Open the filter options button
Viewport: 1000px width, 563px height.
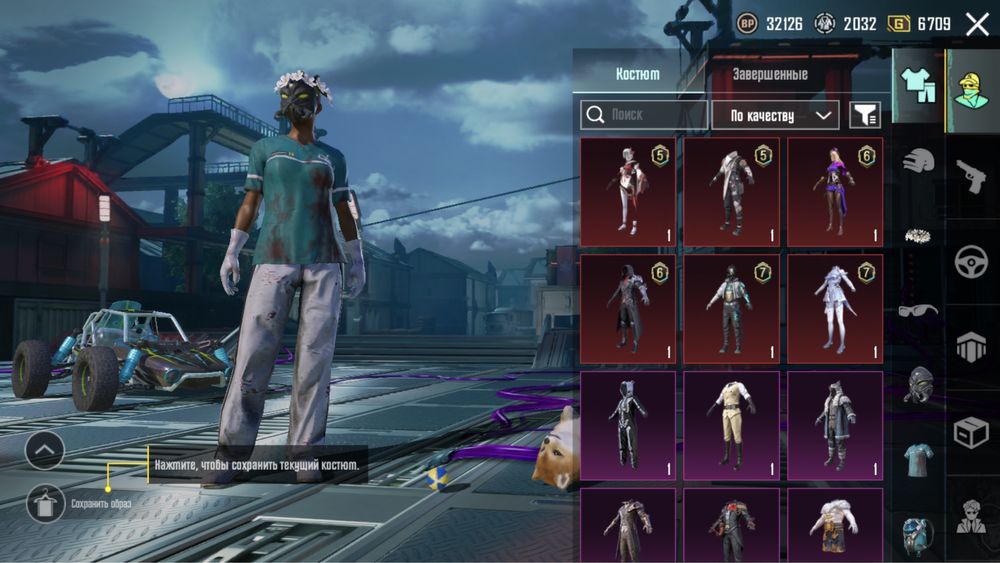[865, 115]
